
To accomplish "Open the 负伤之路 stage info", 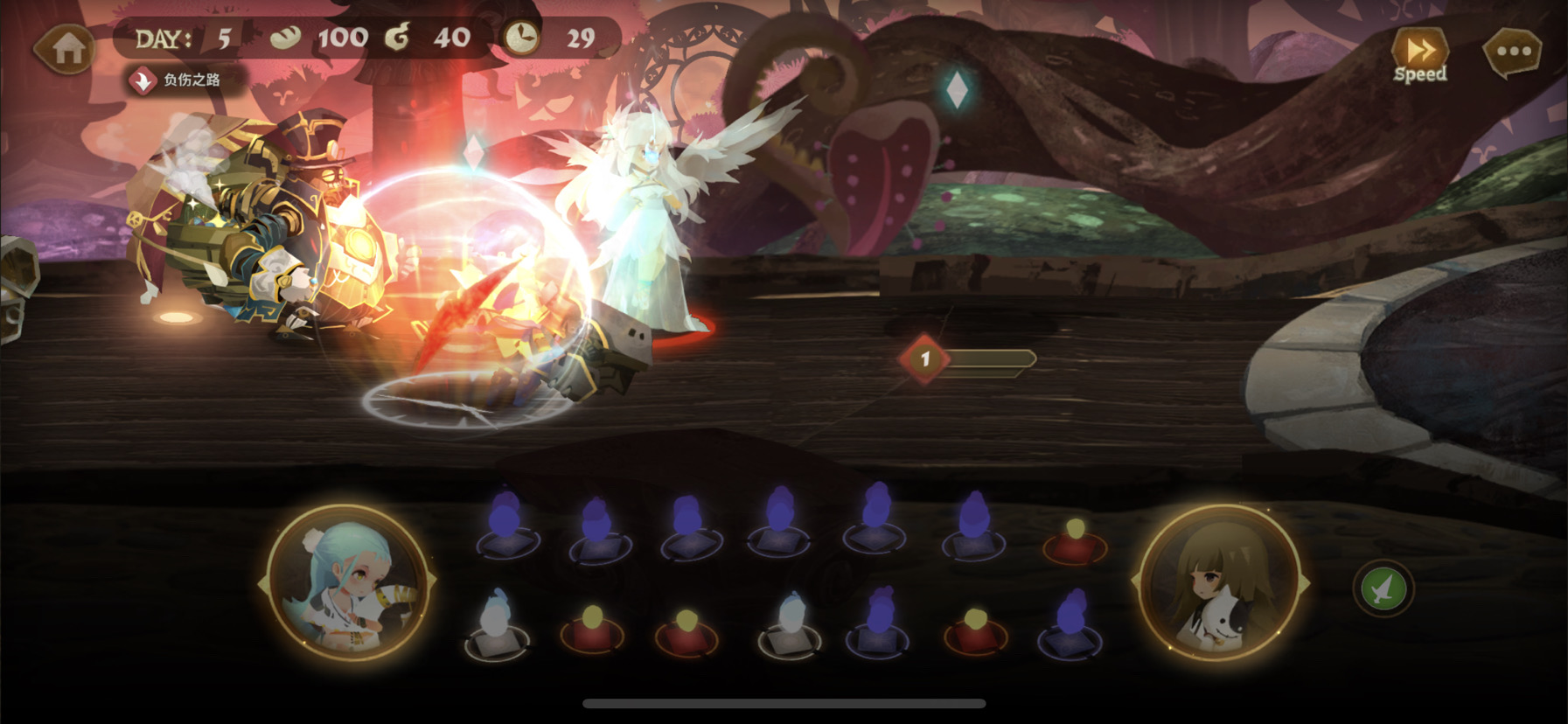I will pos(179,80).
